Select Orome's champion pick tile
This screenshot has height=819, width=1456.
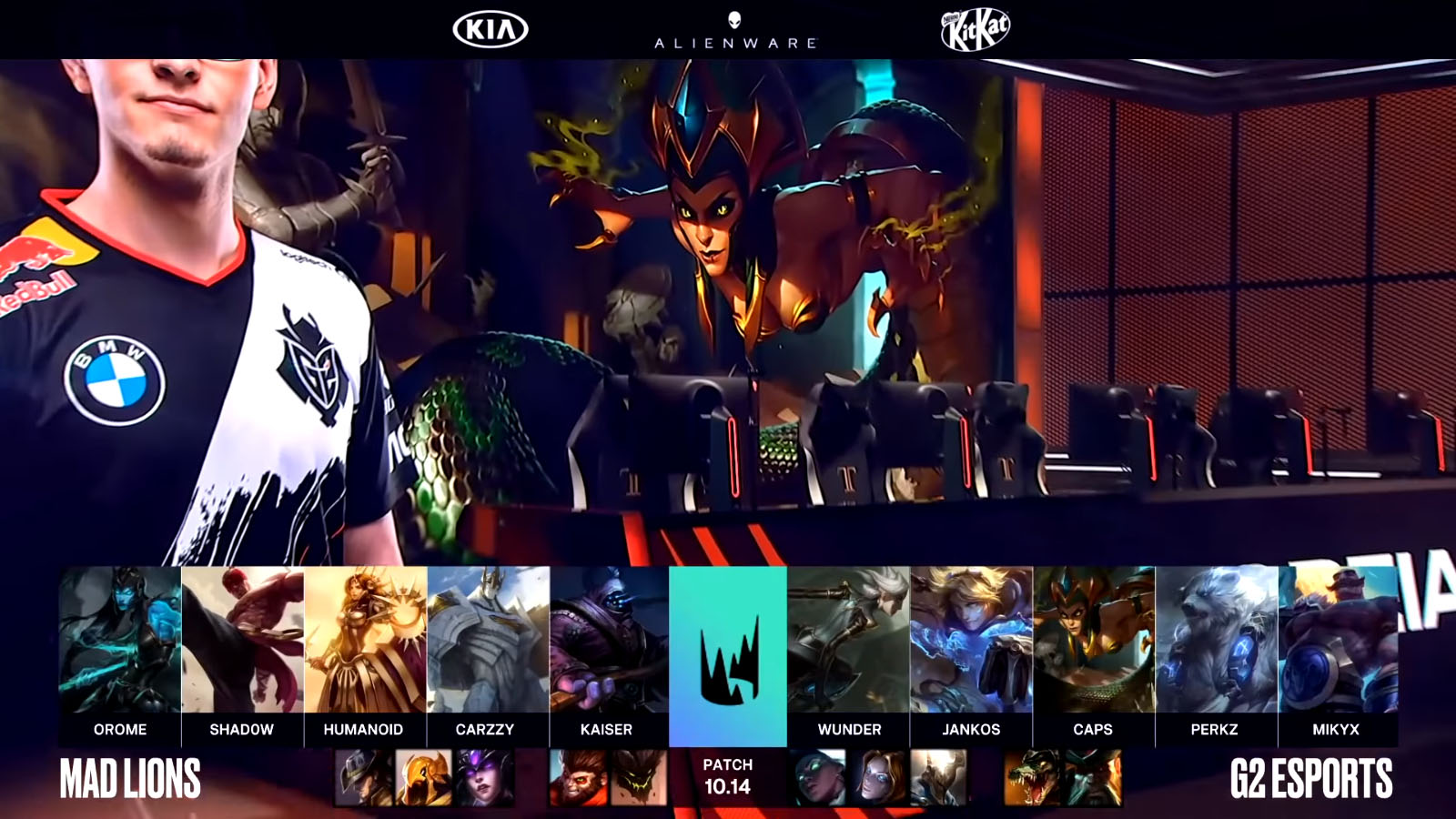[120, 641]
